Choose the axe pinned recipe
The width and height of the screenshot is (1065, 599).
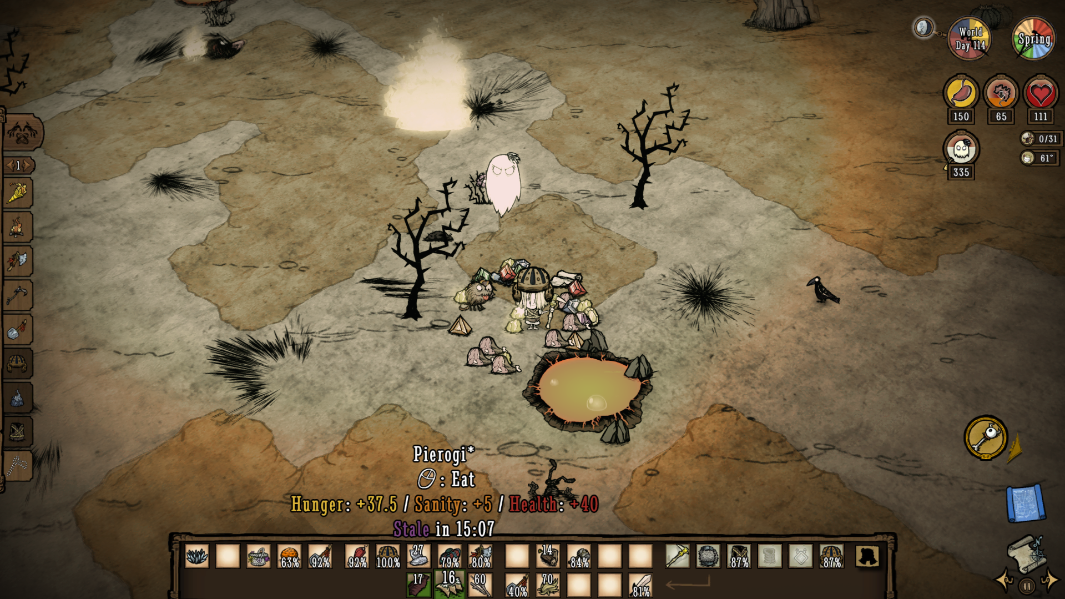[x=18, y=261]
